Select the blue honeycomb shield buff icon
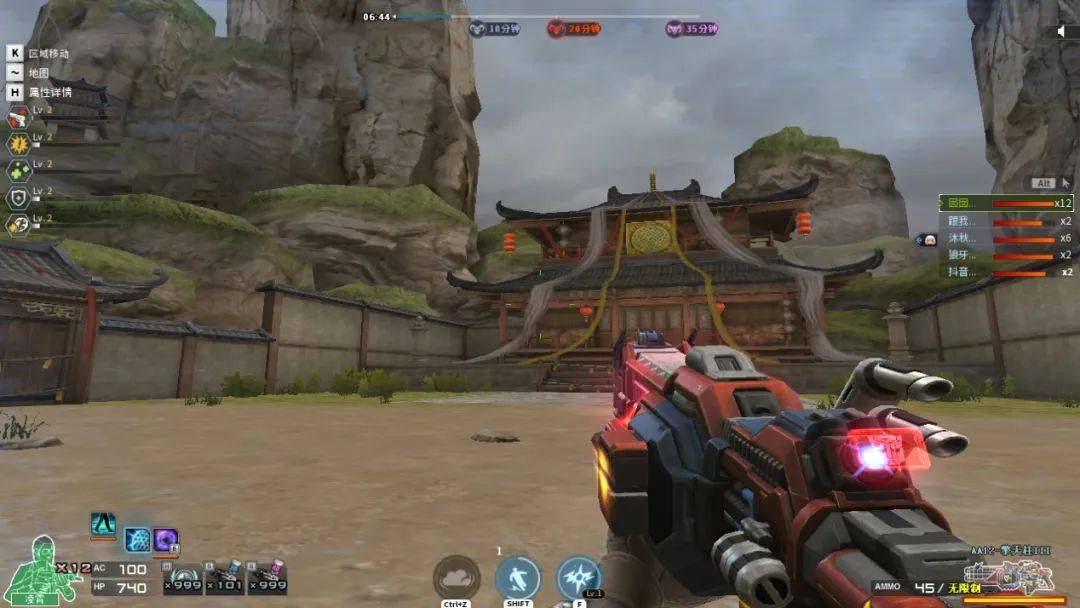Image resolution: width=1080 pixels, height=608 pixels. [x=137, y=541]
